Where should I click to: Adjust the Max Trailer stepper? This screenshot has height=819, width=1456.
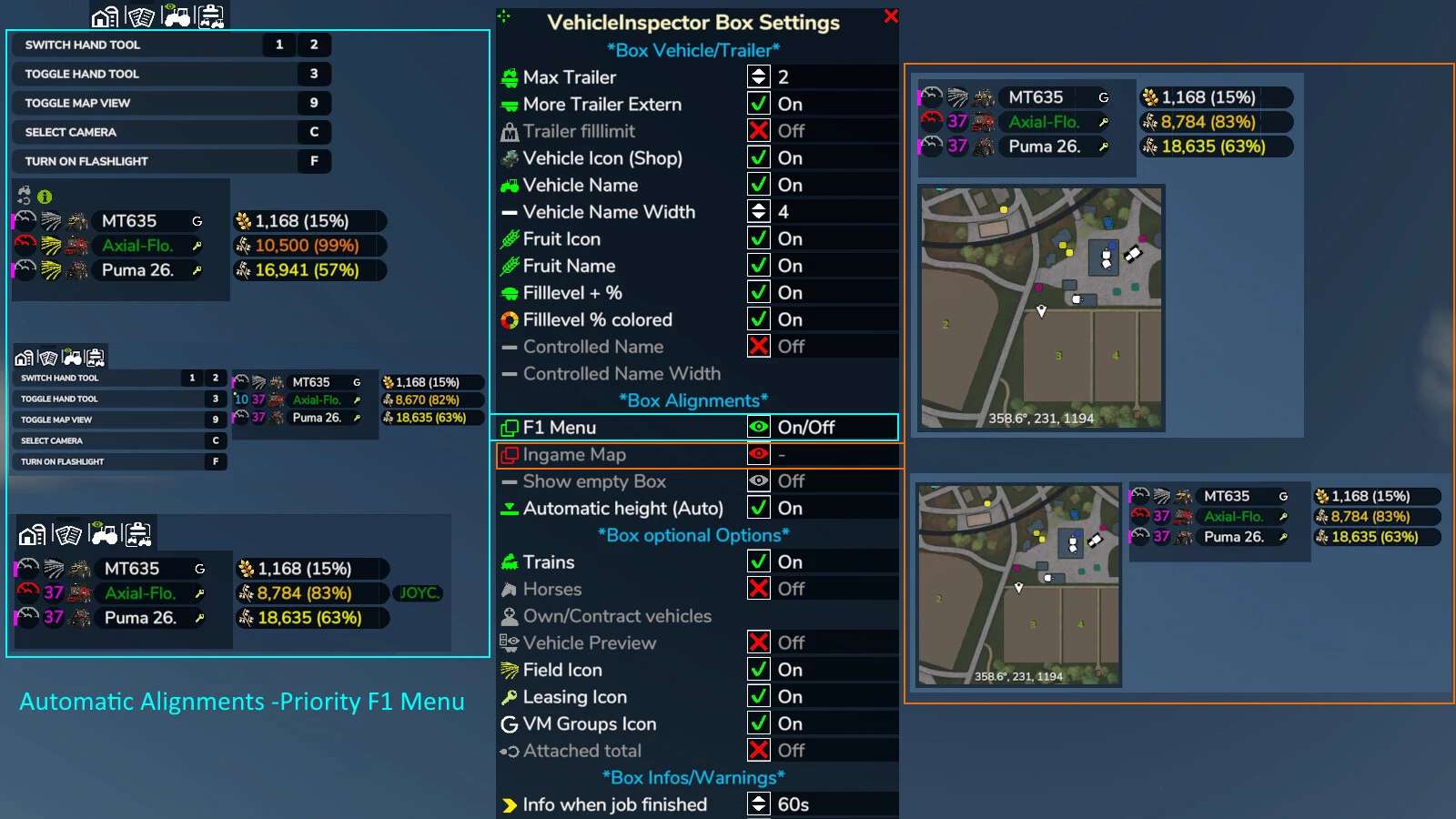click(759, 77)
